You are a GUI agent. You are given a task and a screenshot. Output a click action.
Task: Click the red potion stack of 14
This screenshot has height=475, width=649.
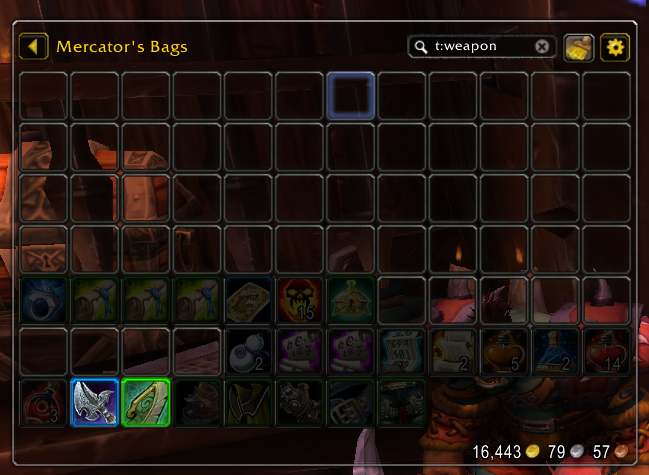pyautogui.click(x=607, y=351)
